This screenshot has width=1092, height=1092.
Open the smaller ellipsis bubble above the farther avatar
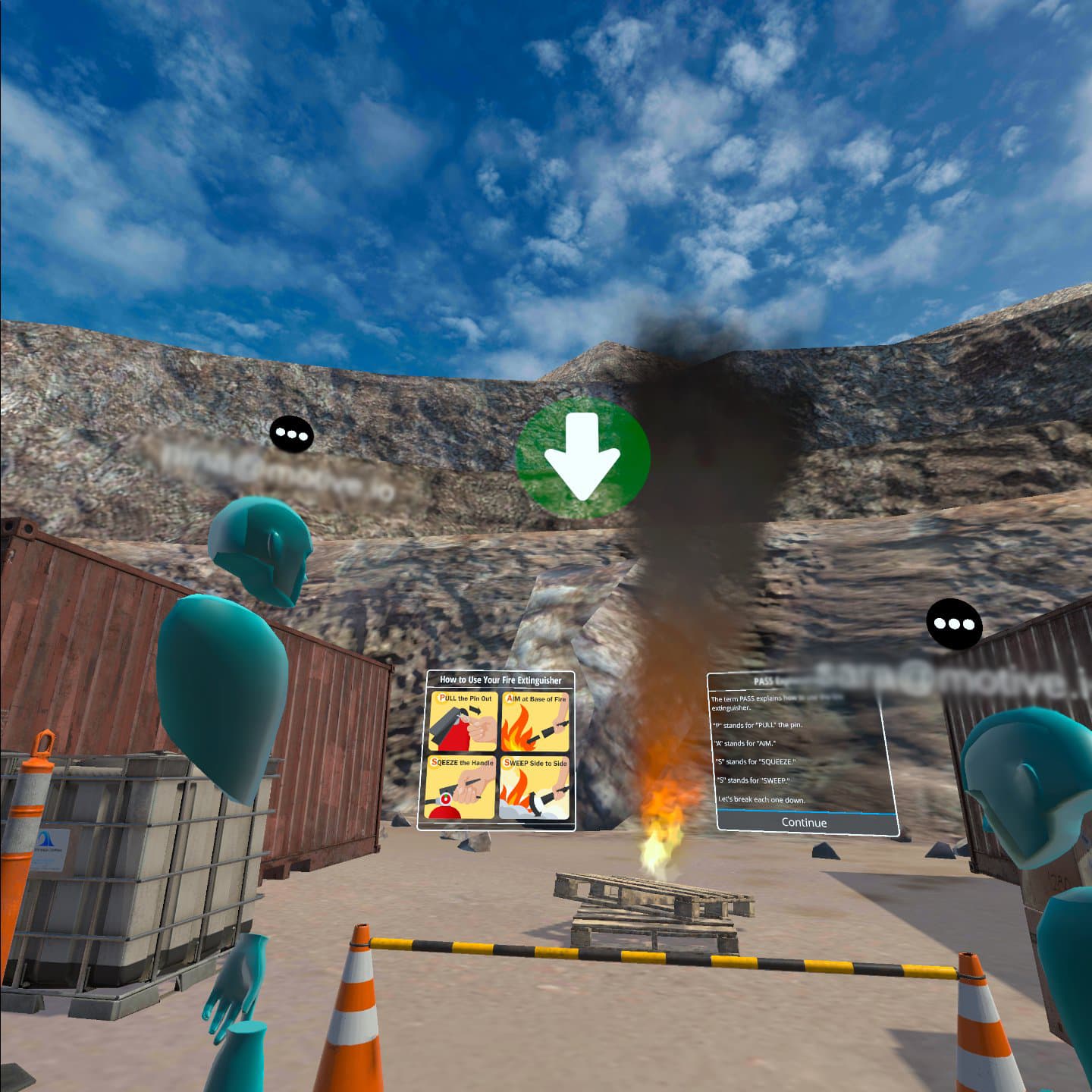point(291,435)
